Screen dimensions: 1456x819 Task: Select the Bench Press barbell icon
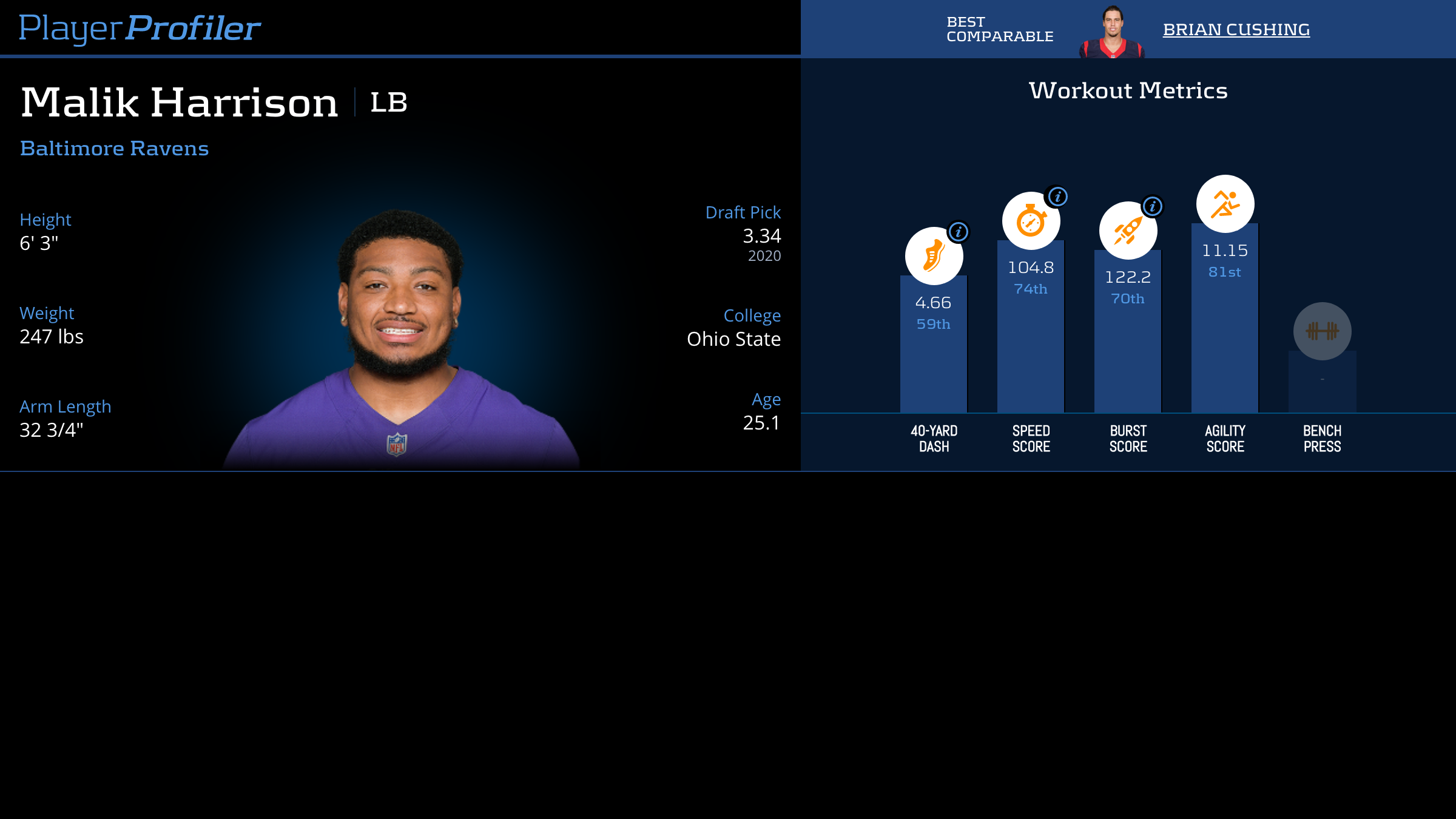pyautogui.click(x=1322, y=331)
